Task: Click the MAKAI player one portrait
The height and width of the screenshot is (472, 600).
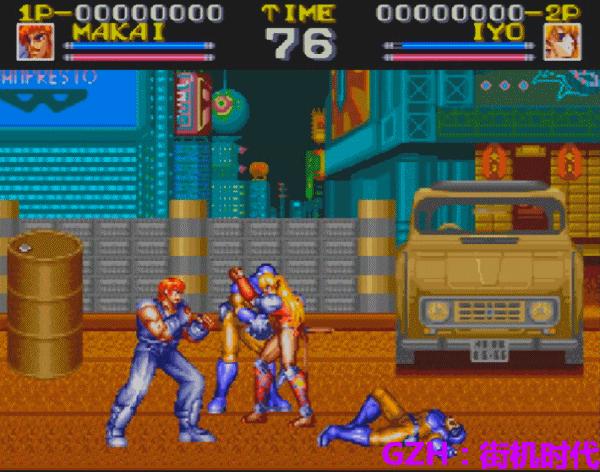Action: click(x=36, y=41)
